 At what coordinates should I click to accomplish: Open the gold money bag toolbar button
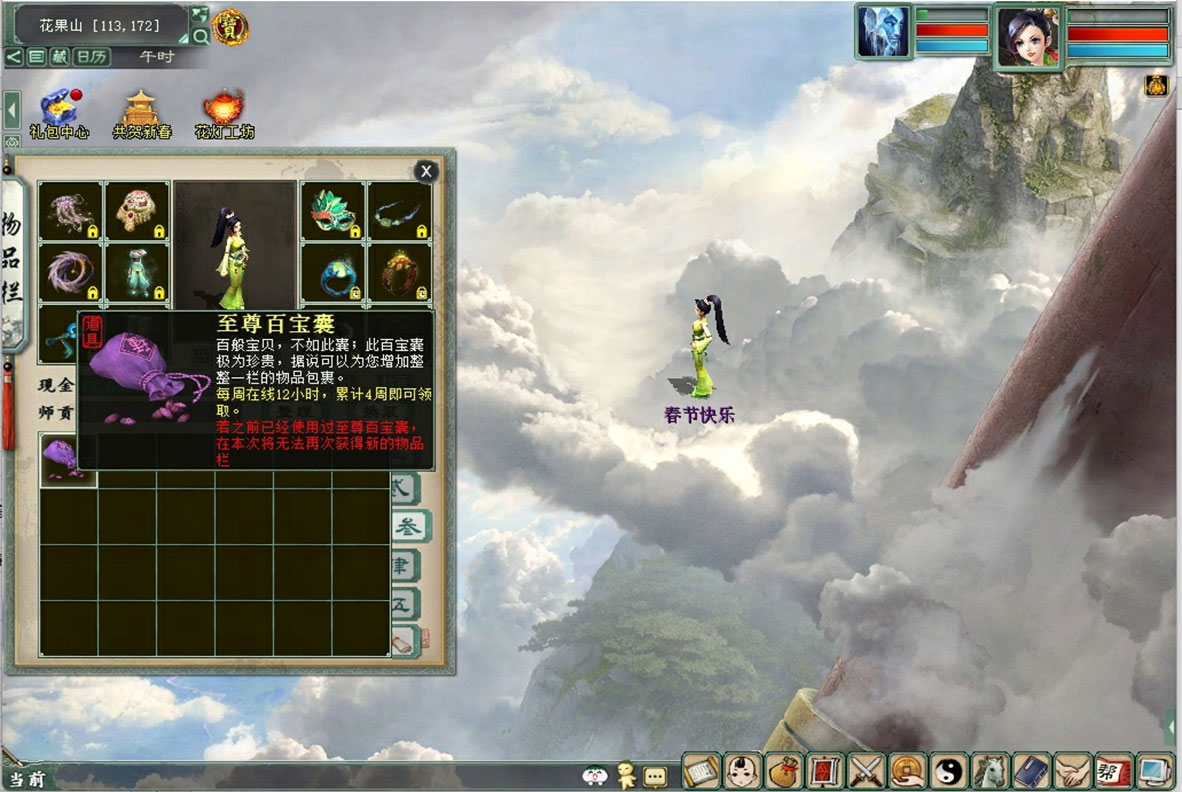point(781,771)
